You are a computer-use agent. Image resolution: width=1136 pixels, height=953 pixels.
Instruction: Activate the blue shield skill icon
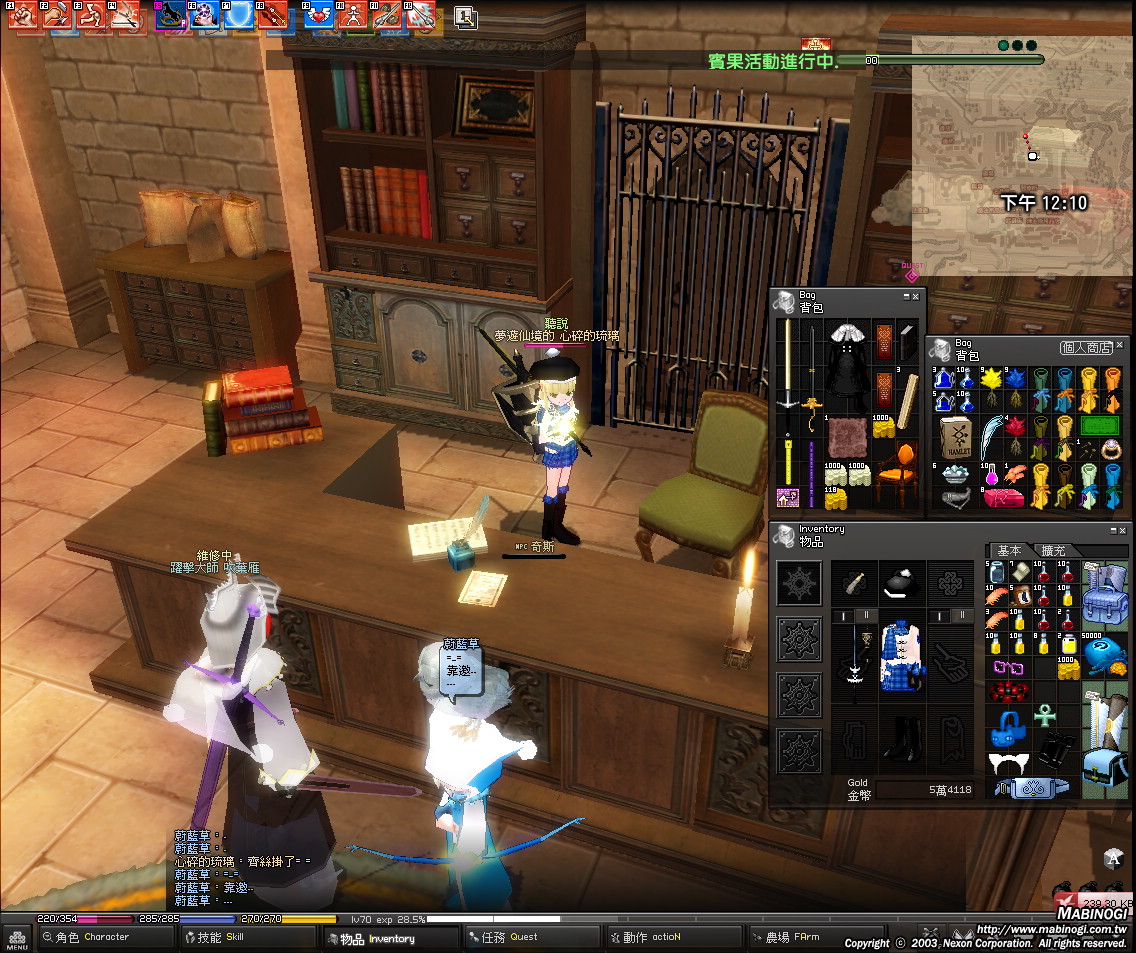(239, 15)
